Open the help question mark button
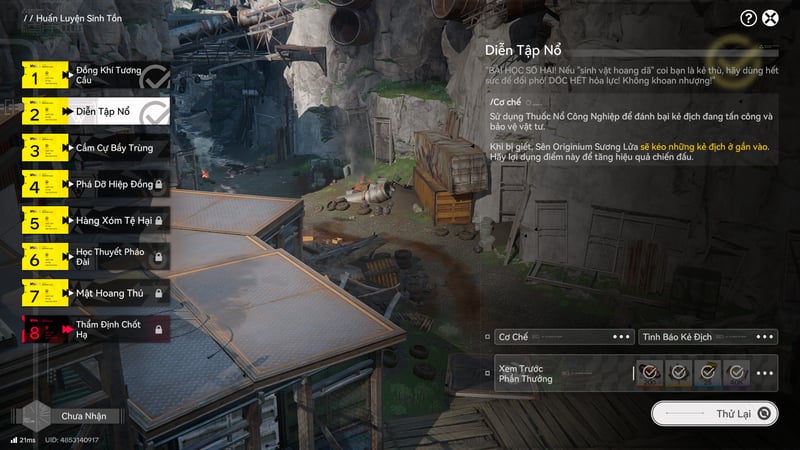Screen dimensions: 800x450 (748, 18)
